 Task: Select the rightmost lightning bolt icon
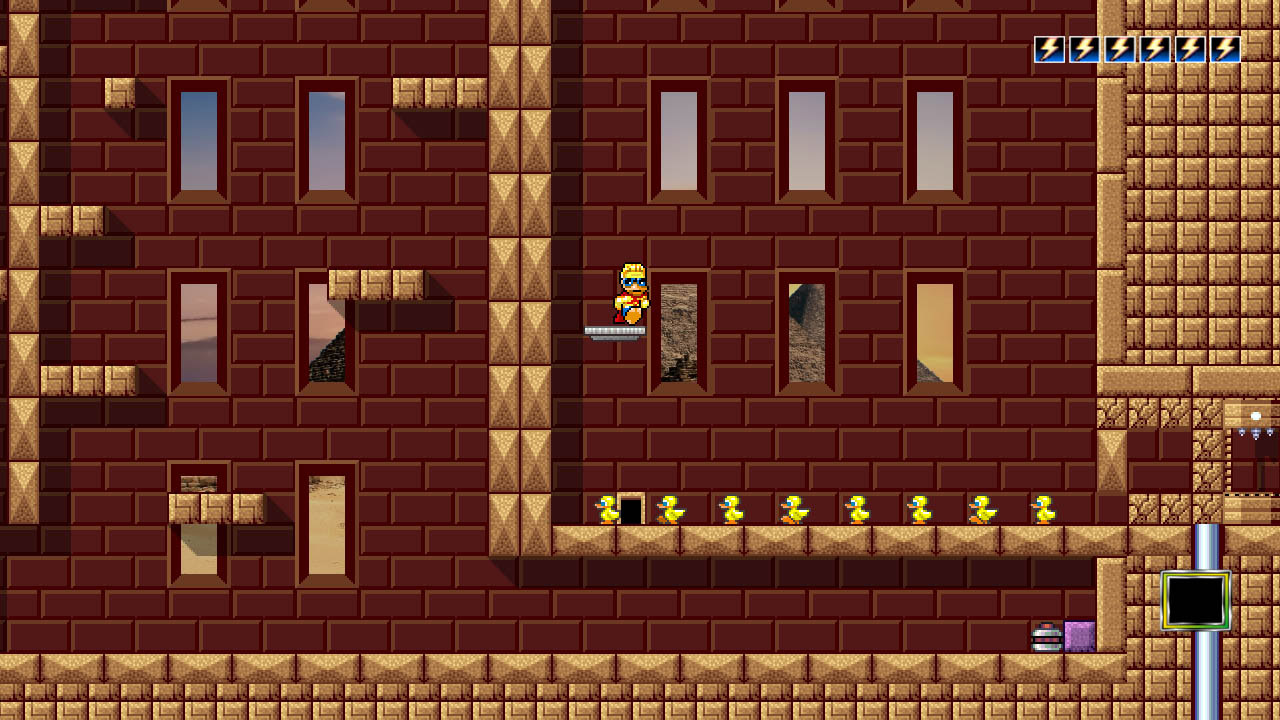click(x=1227, y=48)
